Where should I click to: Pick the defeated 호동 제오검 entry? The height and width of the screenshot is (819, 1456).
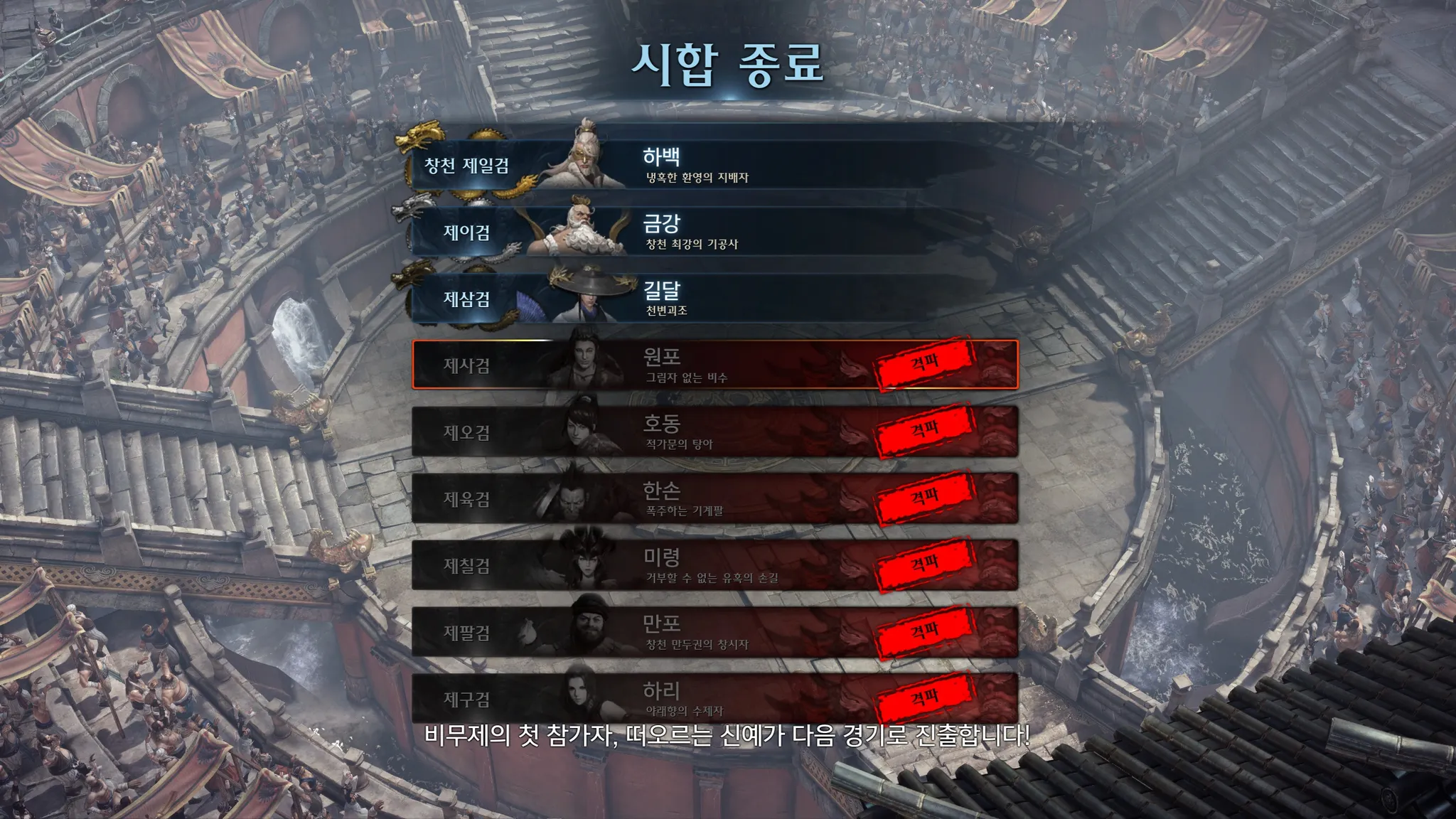[714, 432]
